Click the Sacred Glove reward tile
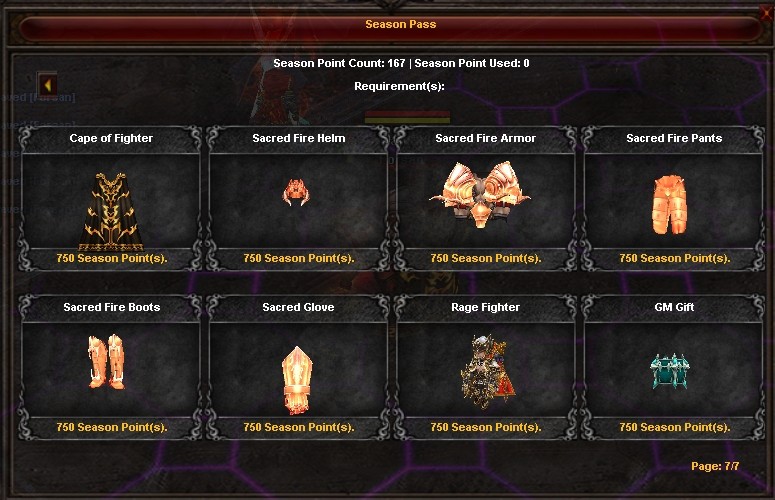Viewport: 775px width, 500px height. [x=298, y=368]
